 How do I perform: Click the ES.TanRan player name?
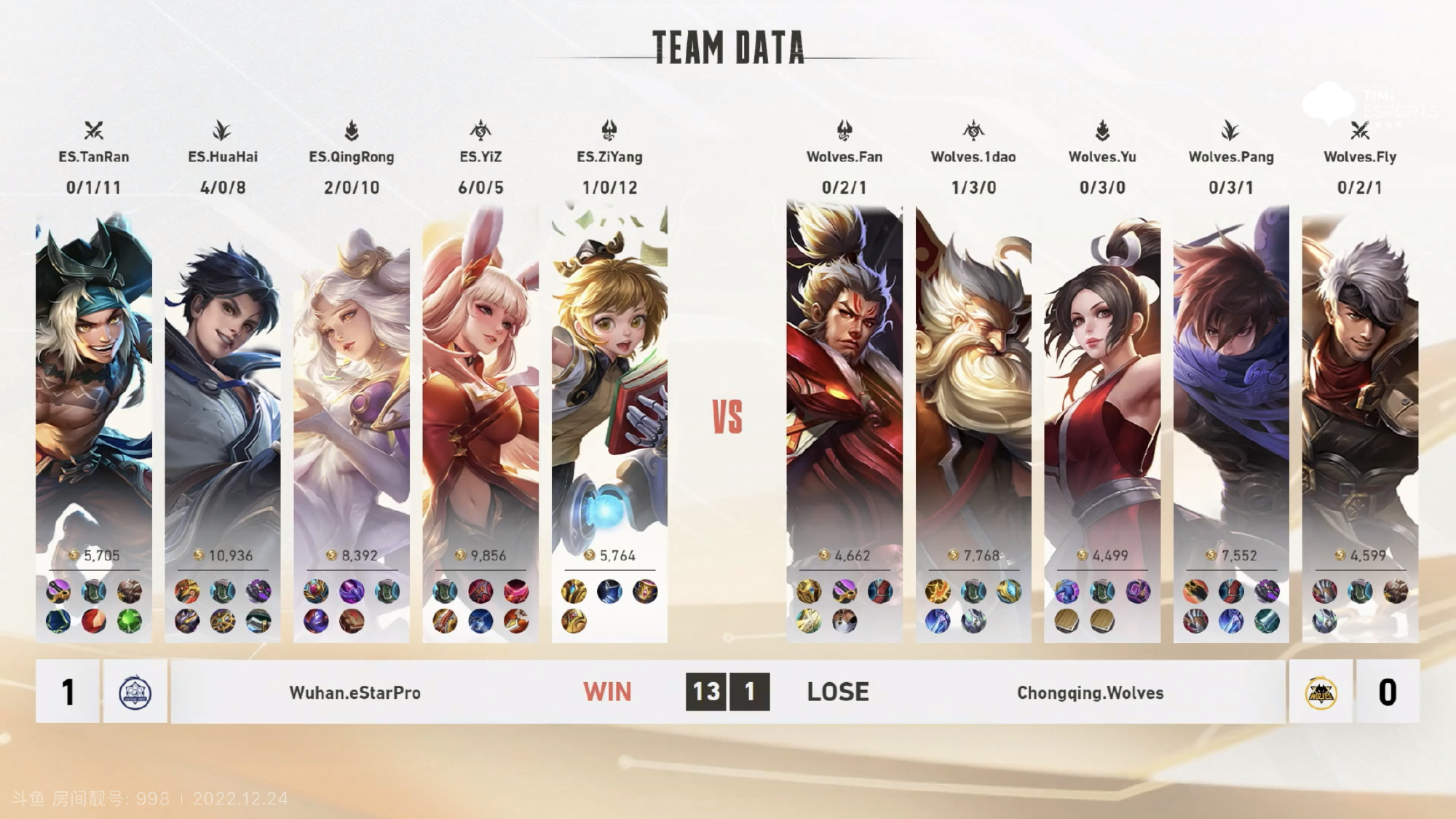(x=94, y=157)
